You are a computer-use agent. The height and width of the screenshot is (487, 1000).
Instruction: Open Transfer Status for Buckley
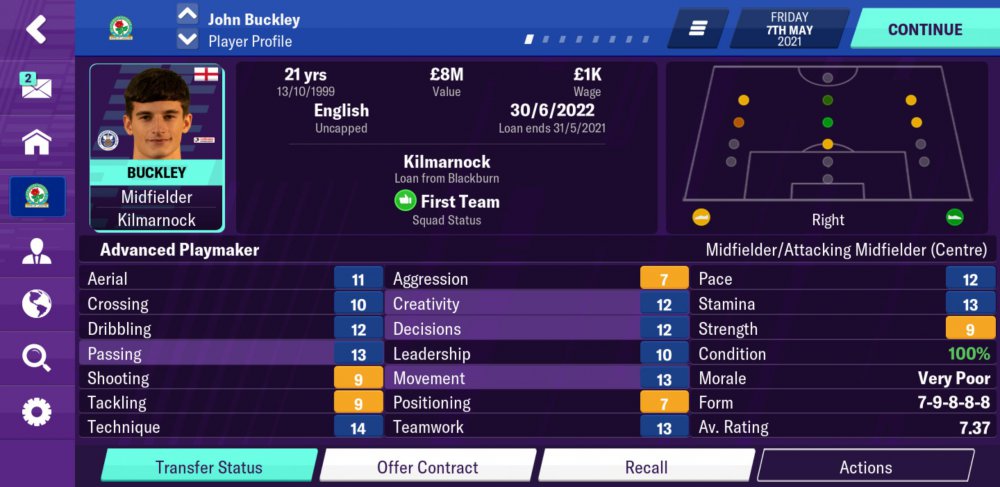pyautogui.click(x=209, y=467)
